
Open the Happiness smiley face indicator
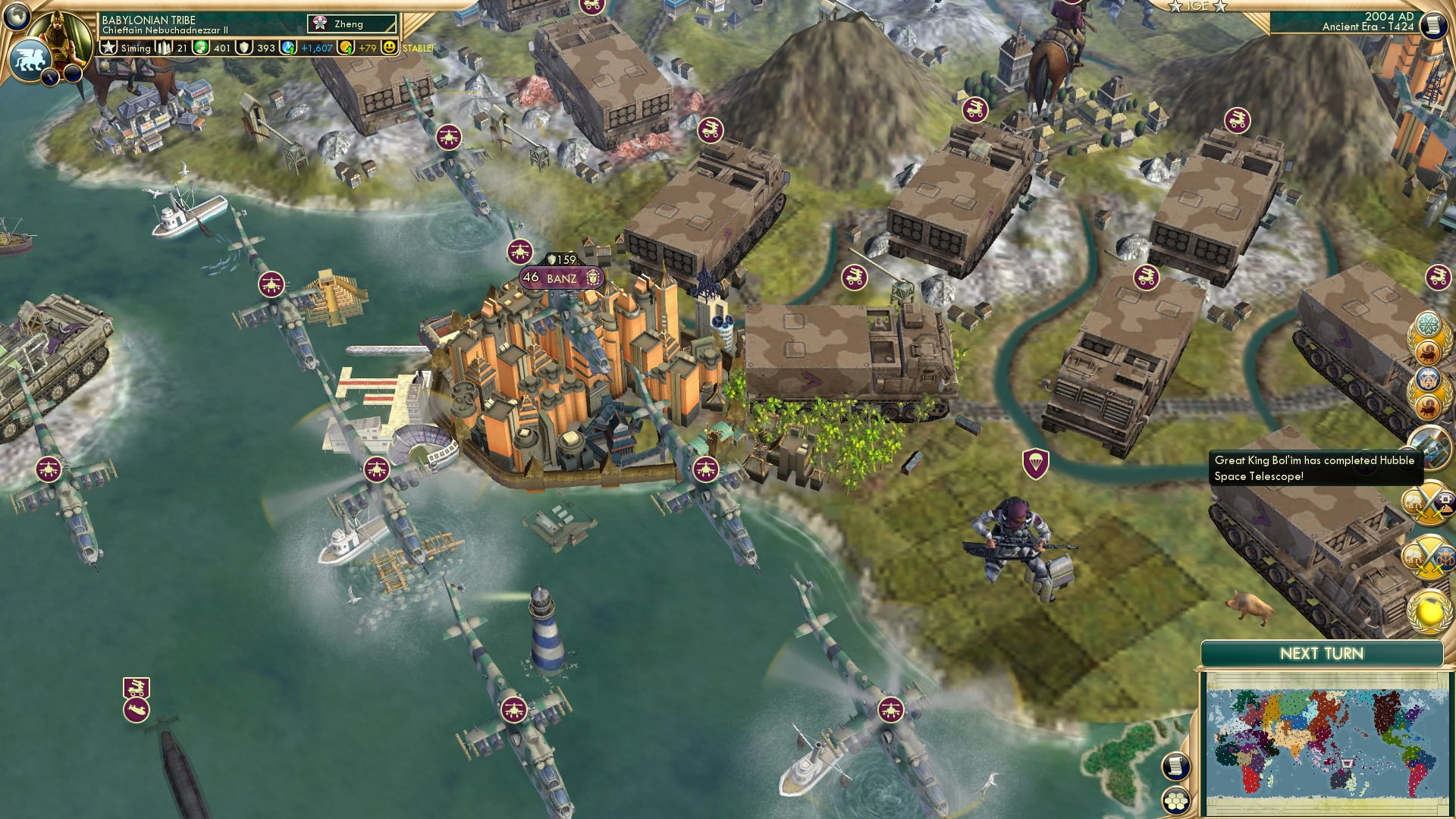tap(390, 47)
